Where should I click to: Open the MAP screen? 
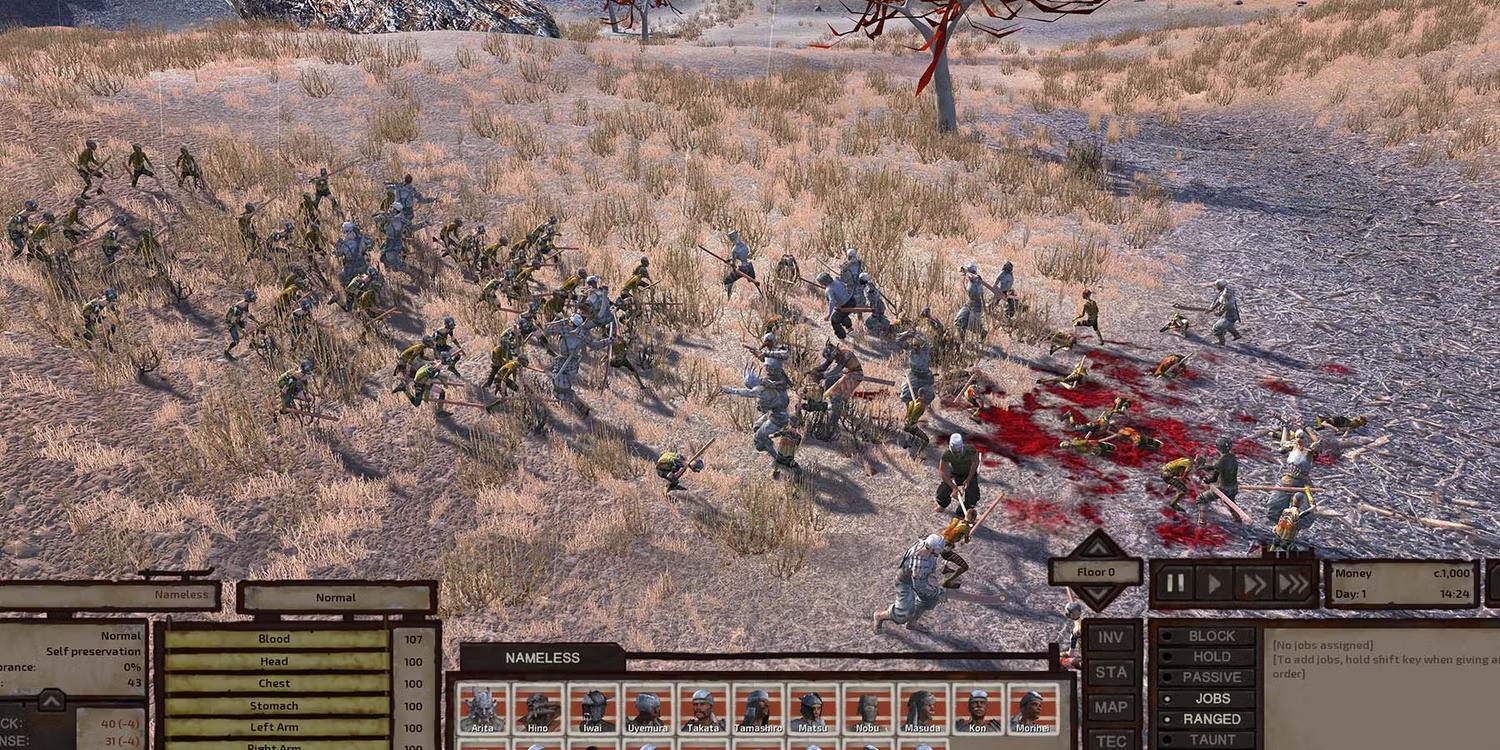click(1111, 706)
